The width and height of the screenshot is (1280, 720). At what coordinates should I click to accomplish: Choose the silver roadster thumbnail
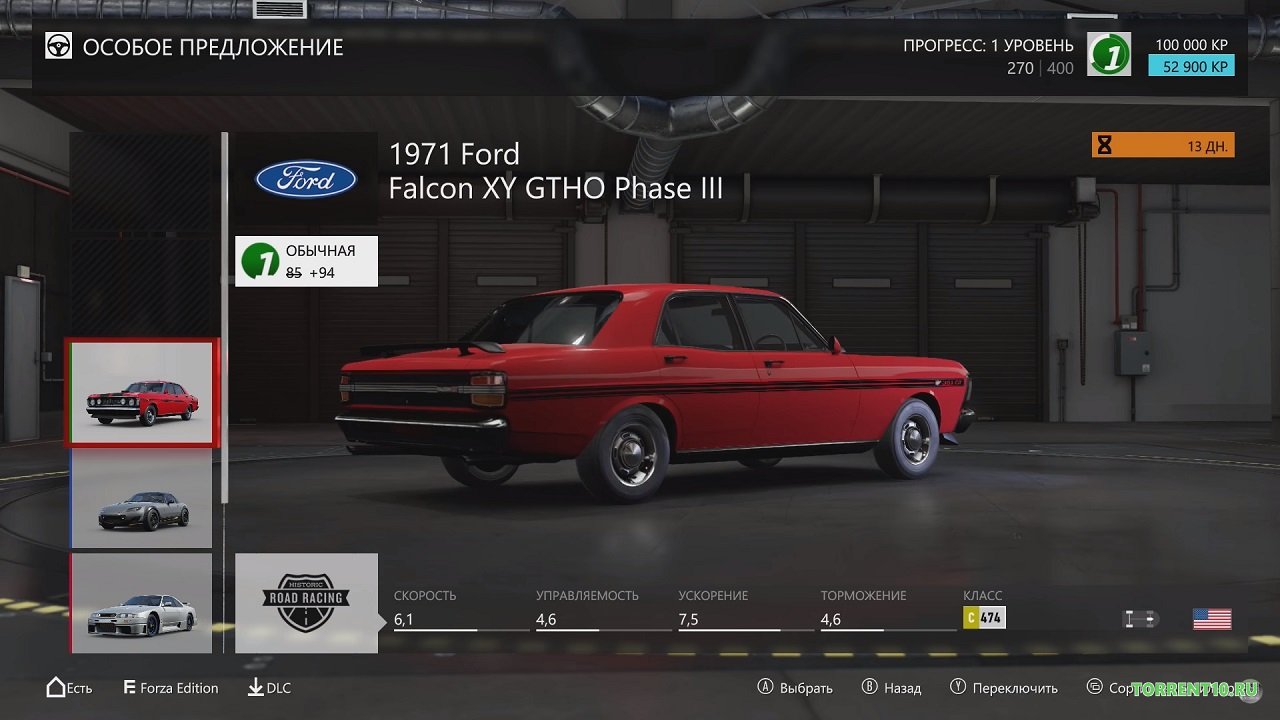[142, 499]
